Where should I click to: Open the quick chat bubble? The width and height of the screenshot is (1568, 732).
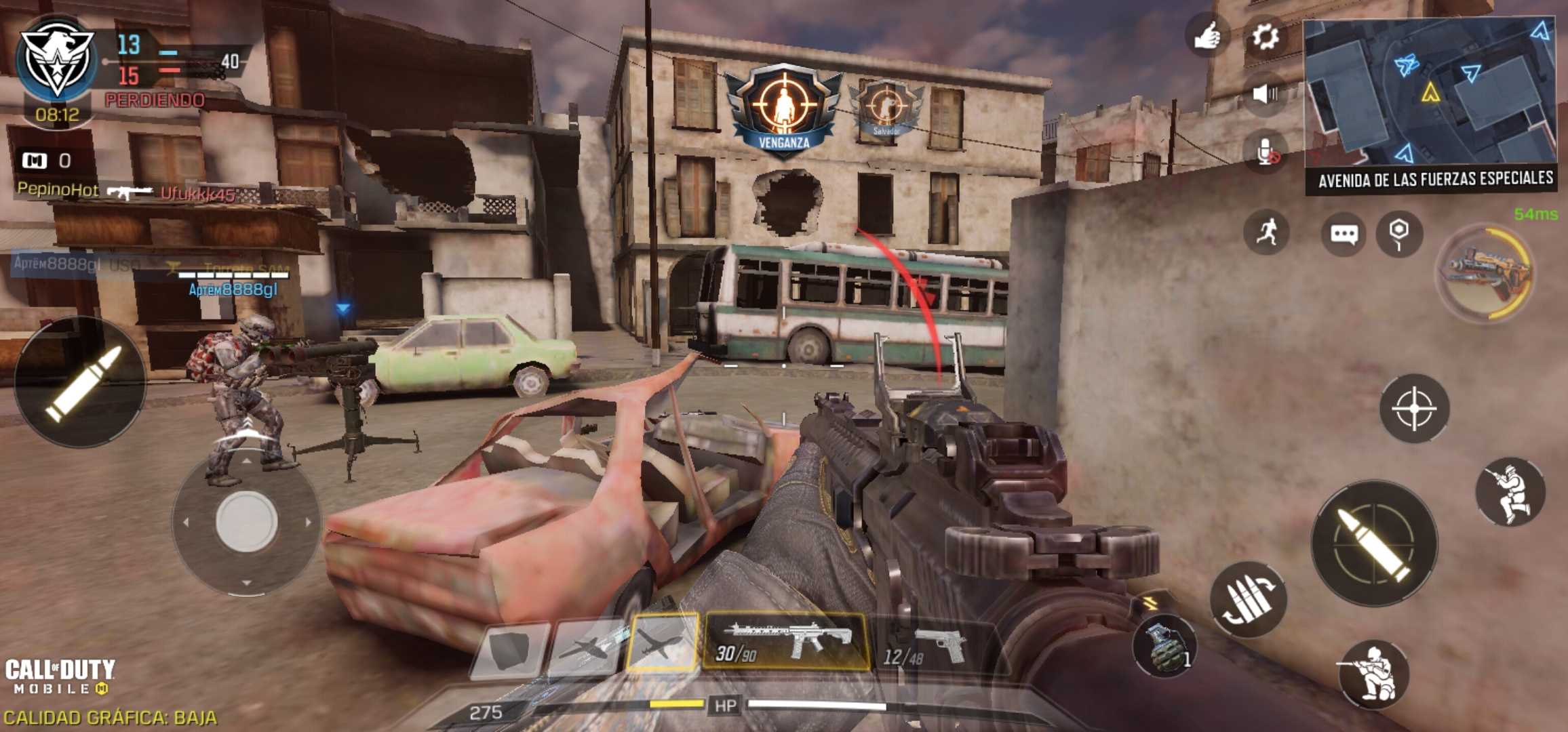[1343, 234]
